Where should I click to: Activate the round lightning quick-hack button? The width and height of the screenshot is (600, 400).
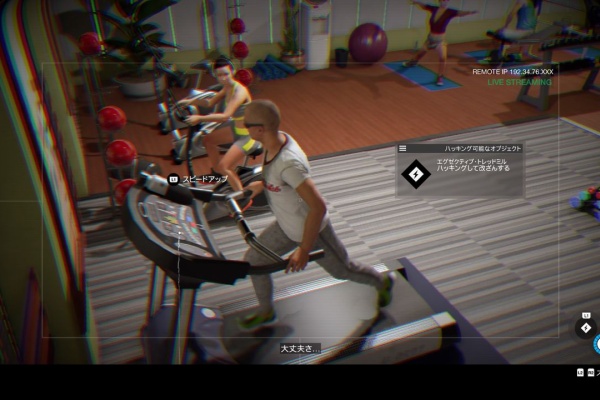coord(586,327)
